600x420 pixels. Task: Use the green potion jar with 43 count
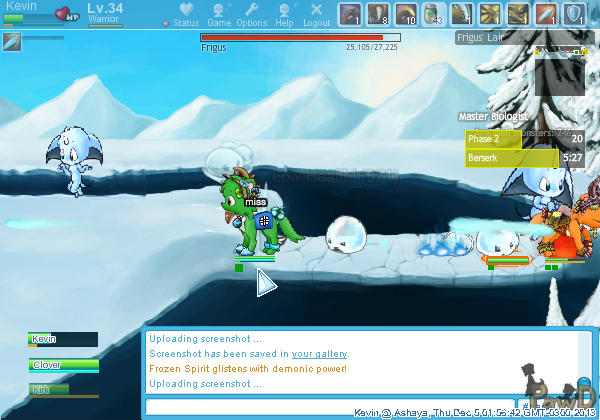(x=434, y=14)
